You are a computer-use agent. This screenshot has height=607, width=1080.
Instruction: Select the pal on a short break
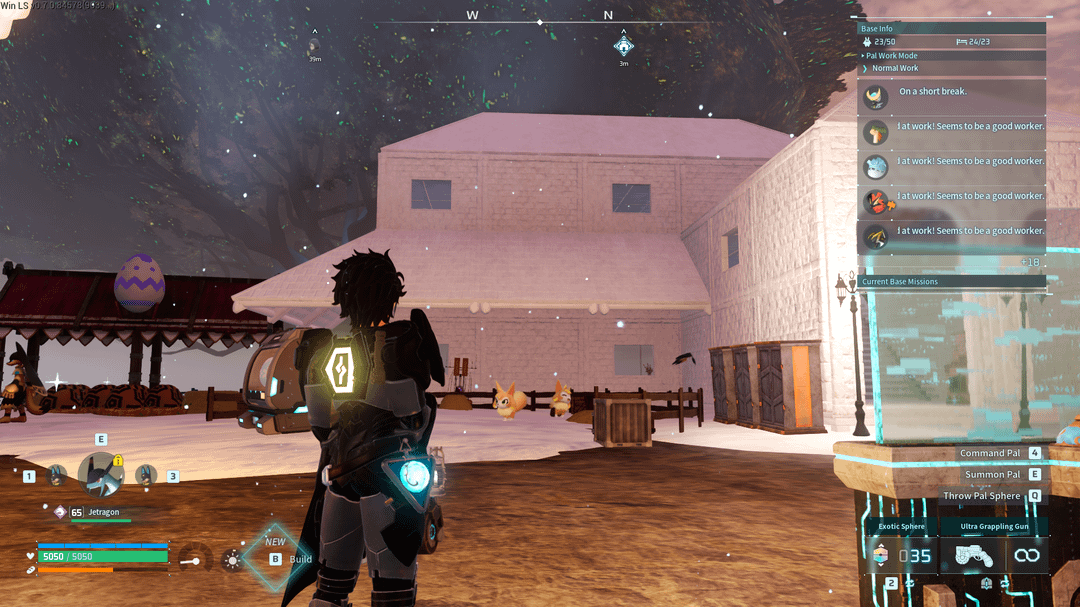click(x=877, y=97)
